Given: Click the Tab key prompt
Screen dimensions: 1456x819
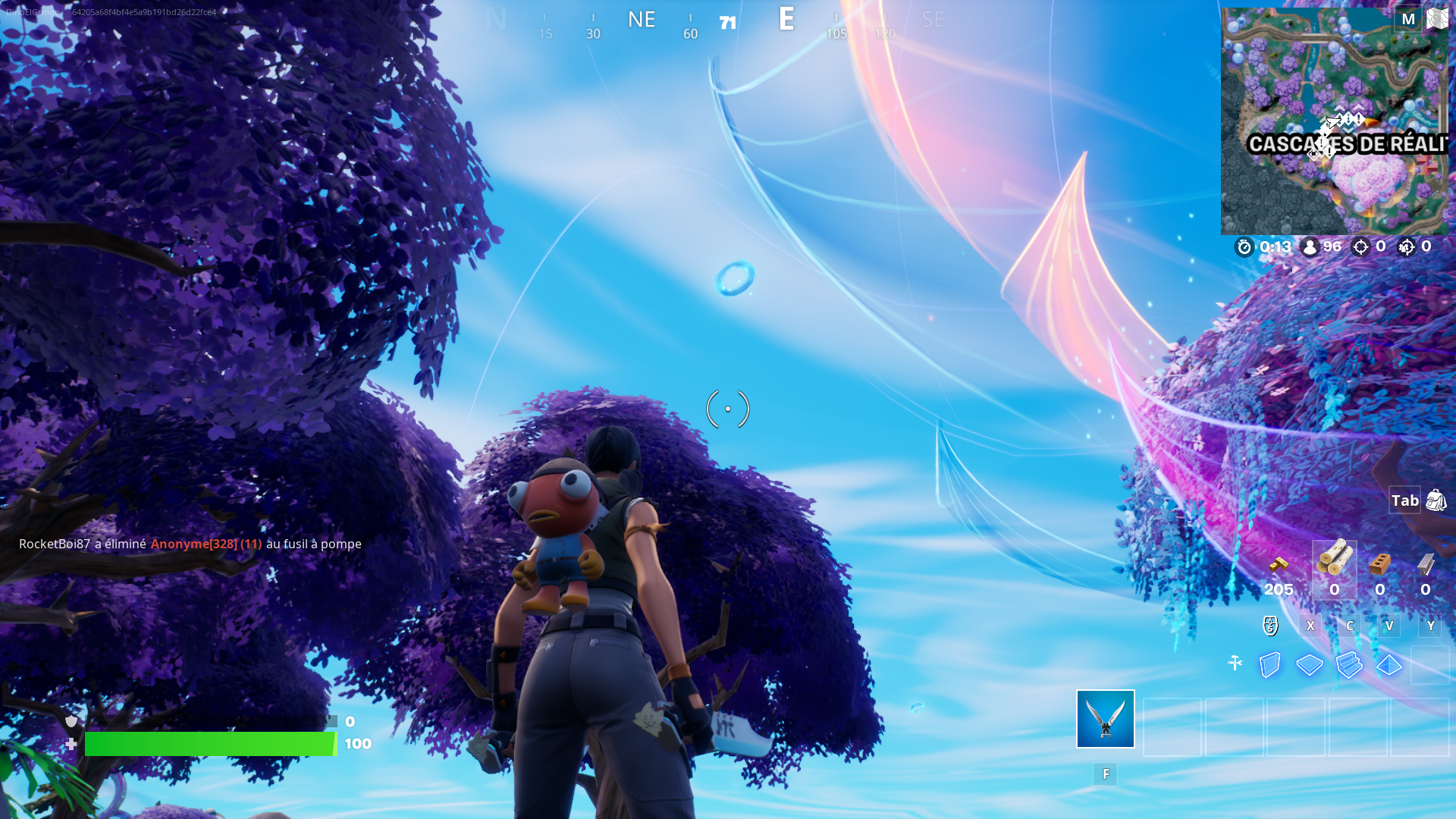Looking at the screenshot, I should 1404,500.
